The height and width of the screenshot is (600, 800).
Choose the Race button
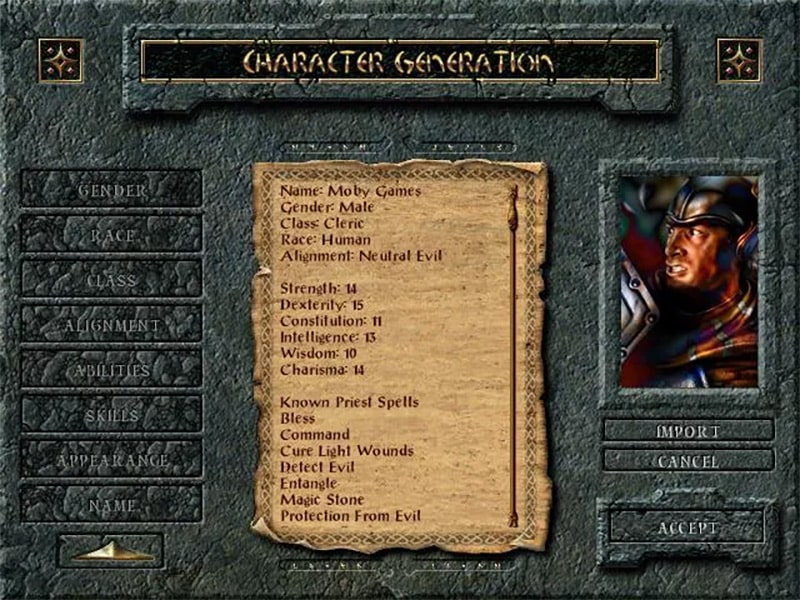tap(112, 235)
